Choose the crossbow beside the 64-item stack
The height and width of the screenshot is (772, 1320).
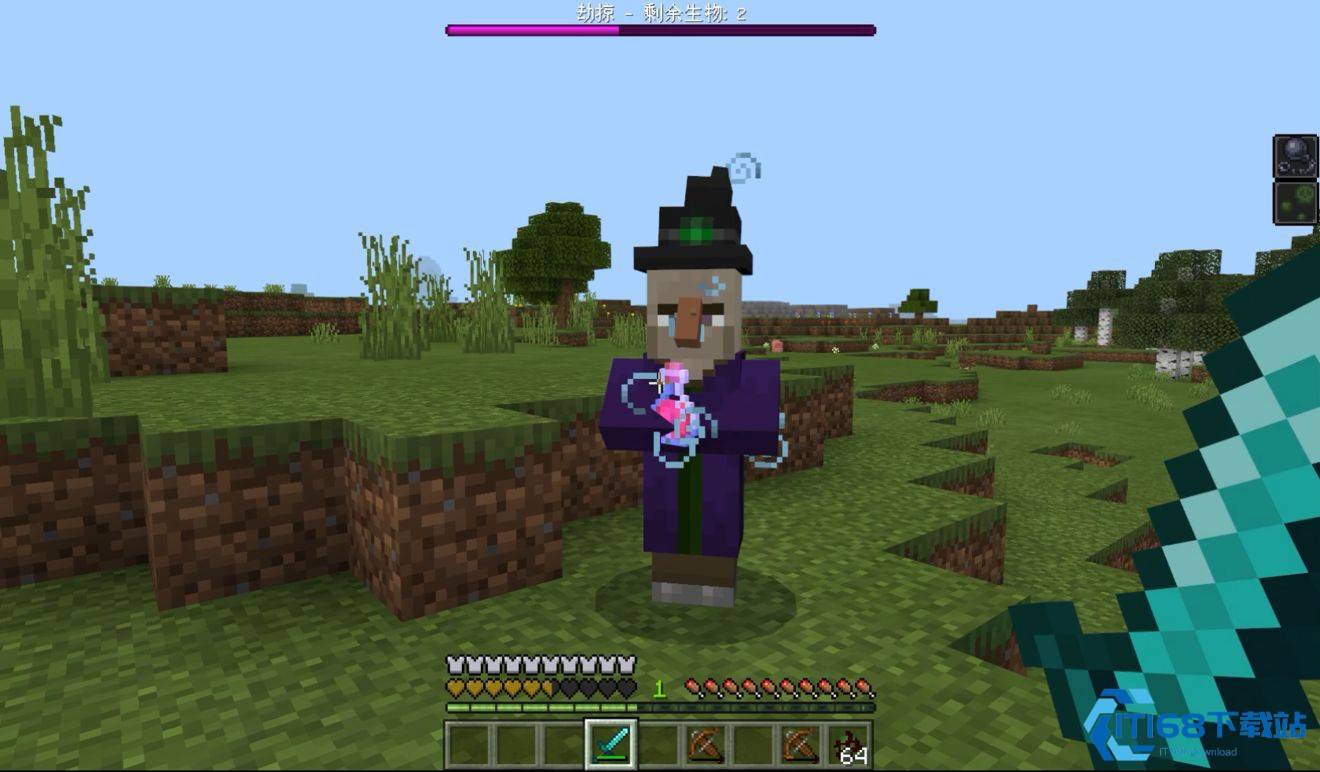(x=801, y=745)
